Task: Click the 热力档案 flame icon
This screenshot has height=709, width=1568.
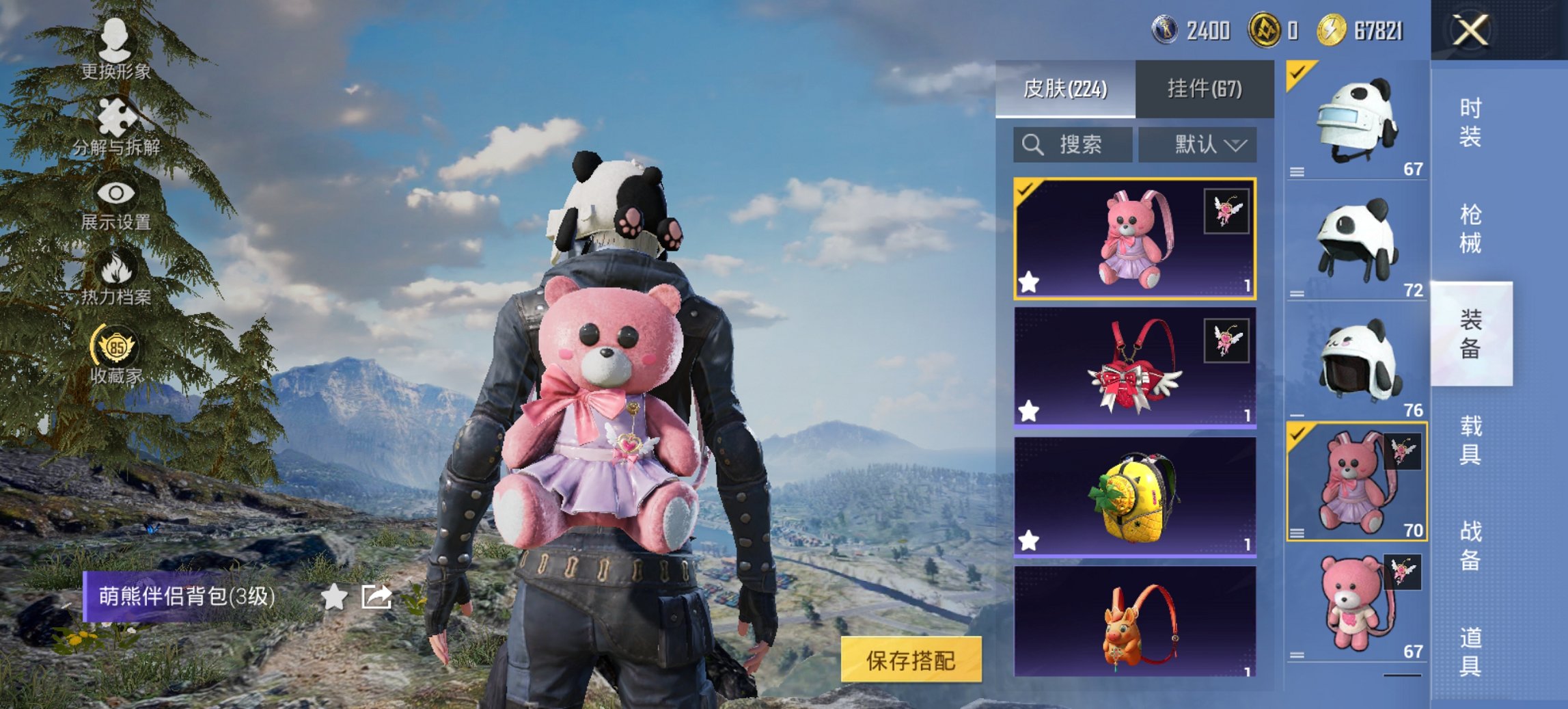Action: (x=116, y=269)
